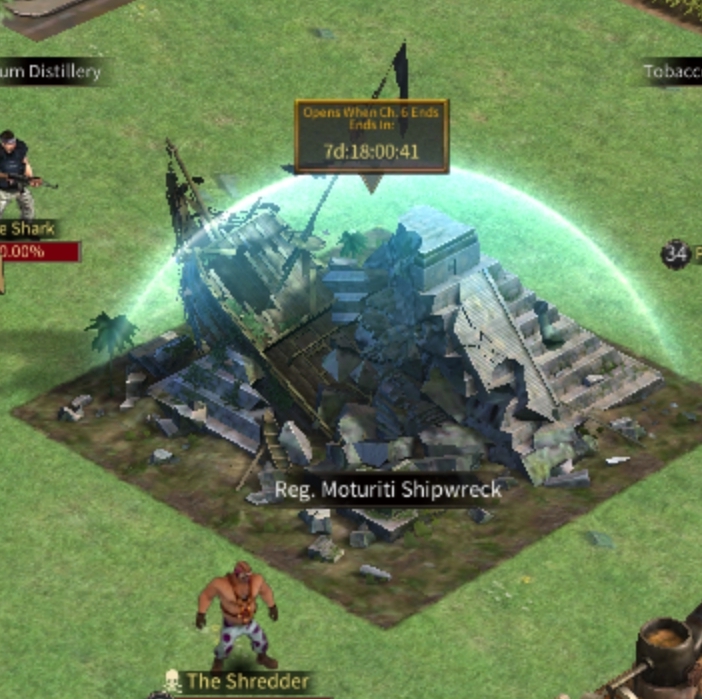702x699 pixels.
Task: Click the level 34 badge
Action: tap(676, 254)
